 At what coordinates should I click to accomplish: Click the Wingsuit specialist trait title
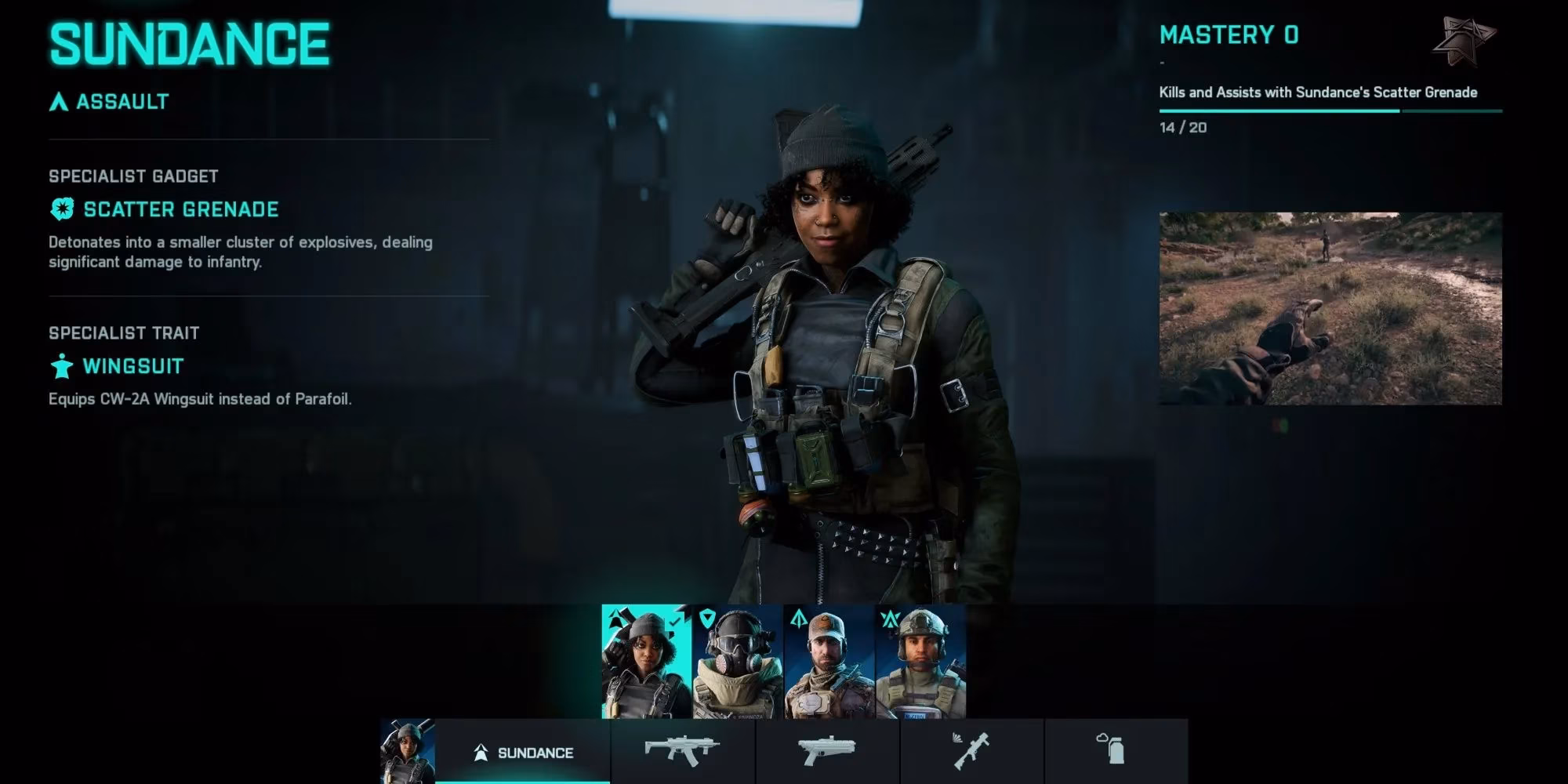[132, 366]
